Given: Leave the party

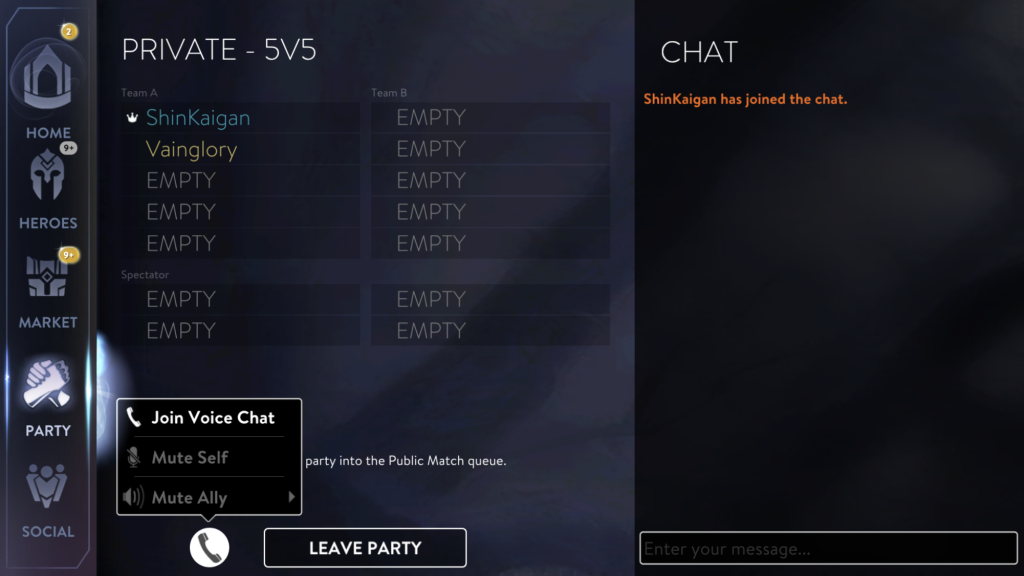Looking at the screenshot, I should coord(365,548).
